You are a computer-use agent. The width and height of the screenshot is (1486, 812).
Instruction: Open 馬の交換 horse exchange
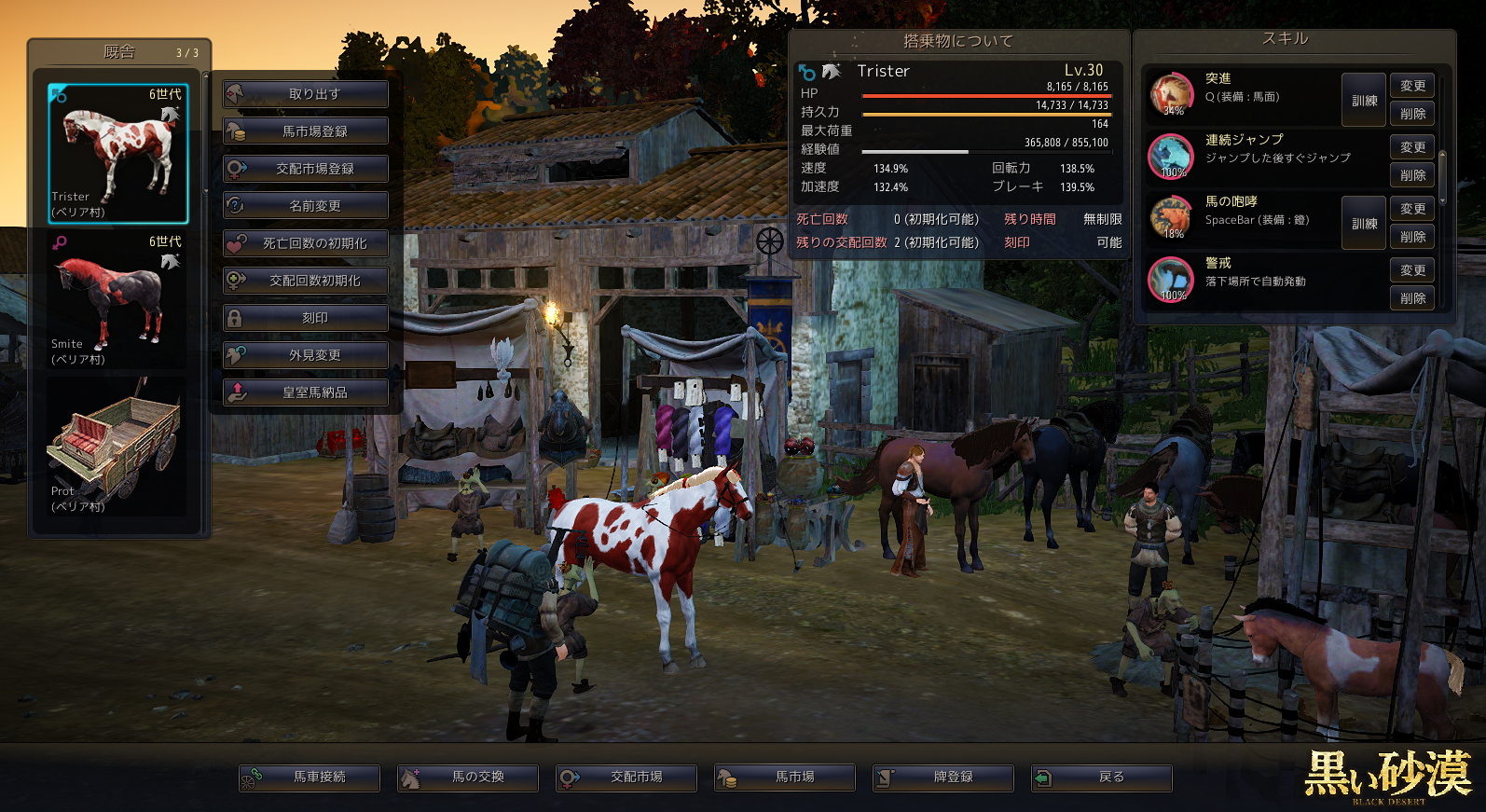pos(468,778)
